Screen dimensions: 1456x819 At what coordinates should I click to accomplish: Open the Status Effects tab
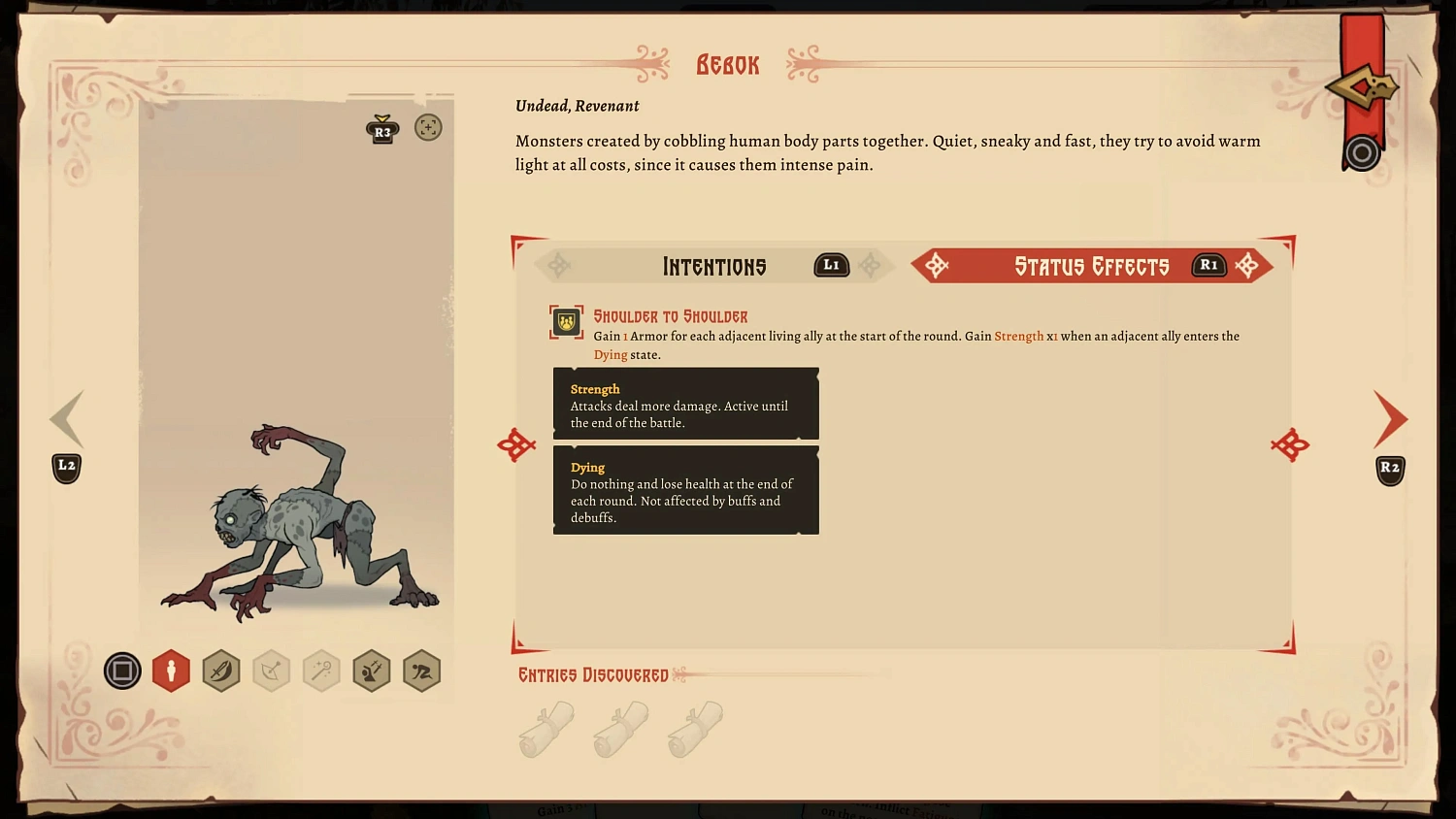(1092, 266)
